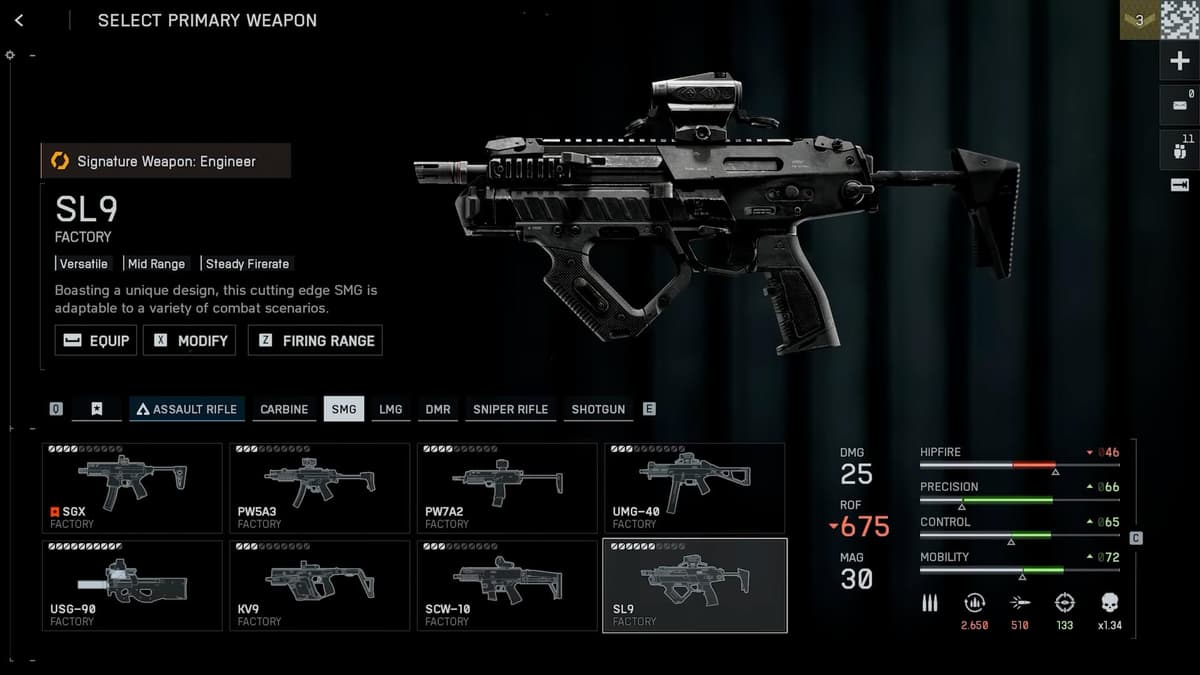1200x675 pixels.
Task: Show the DMR weapon category
Action: click(x=438, y=409)
